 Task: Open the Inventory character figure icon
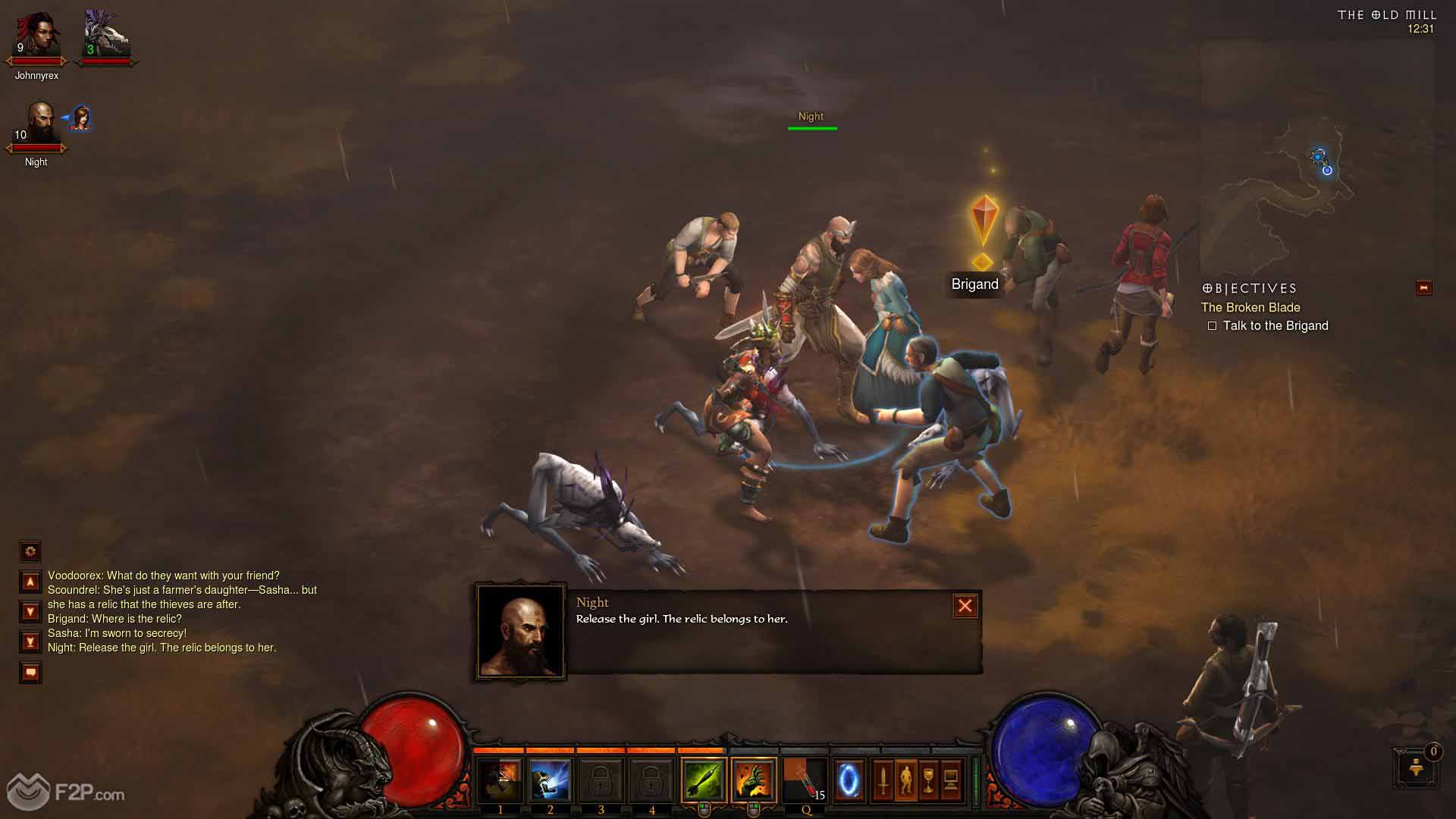coord(905,780)
